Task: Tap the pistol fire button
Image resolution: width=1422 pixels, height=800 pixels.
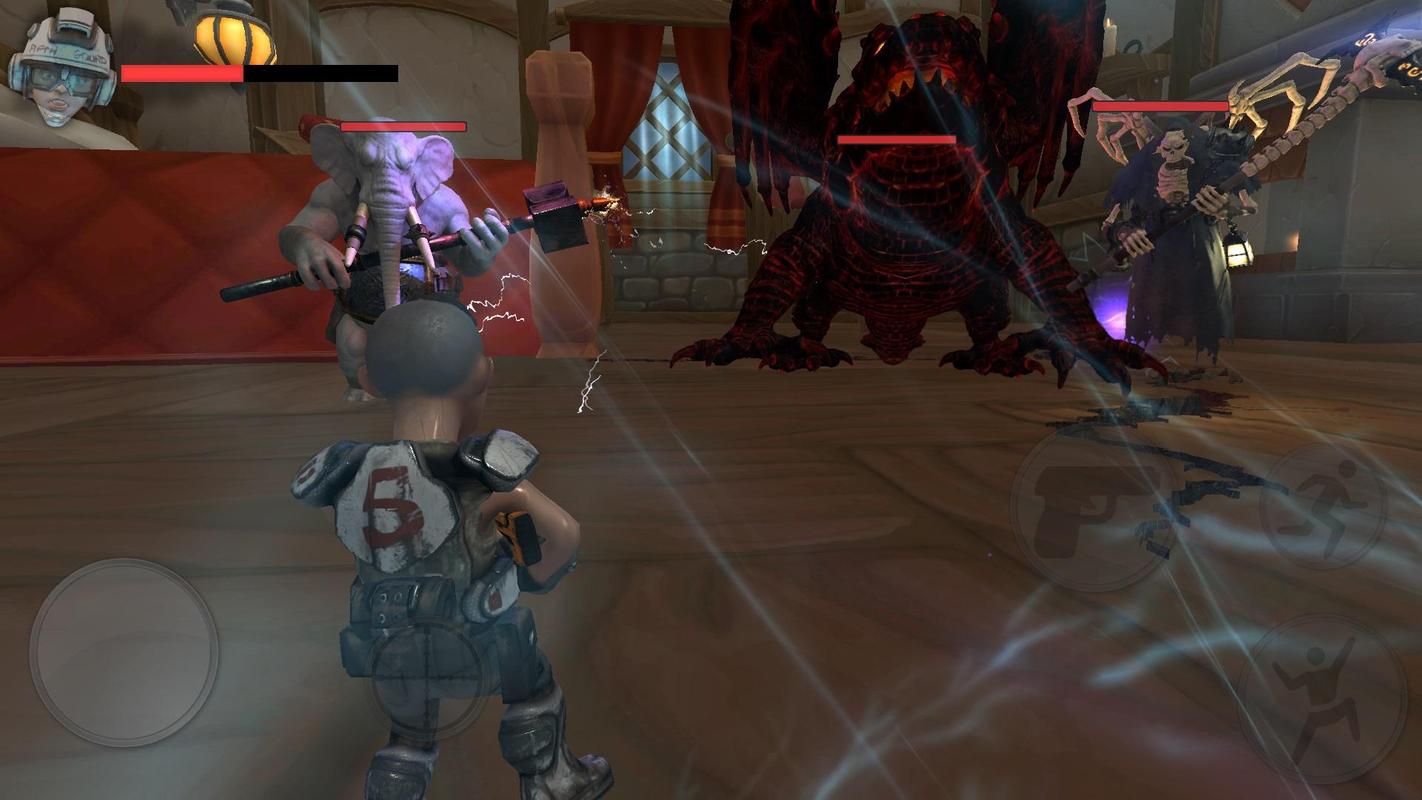Action: tap(1092, 510)
